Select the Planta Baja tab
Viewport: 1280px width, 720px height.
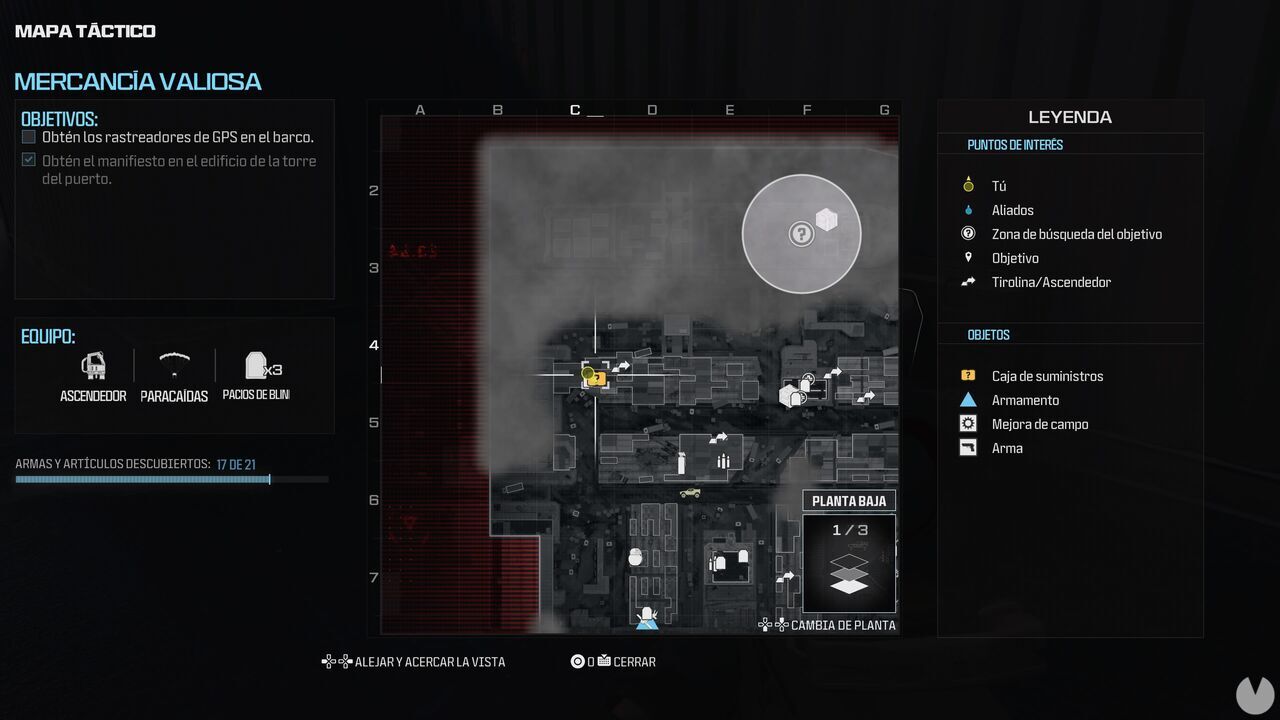(849, 500)
